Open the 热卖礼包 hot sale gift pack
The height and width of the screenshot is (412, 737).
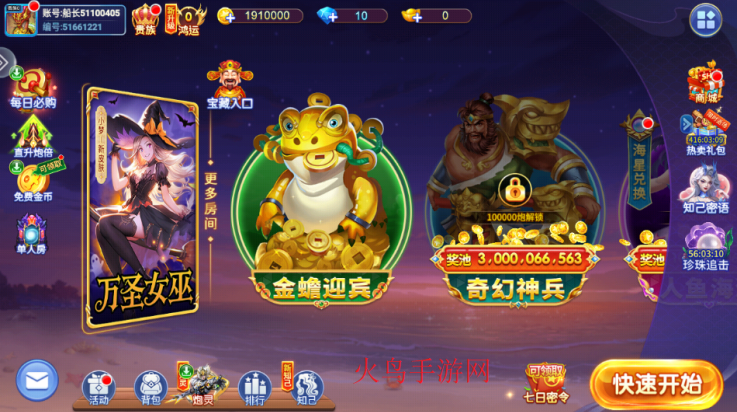click(x=704, y=135)
